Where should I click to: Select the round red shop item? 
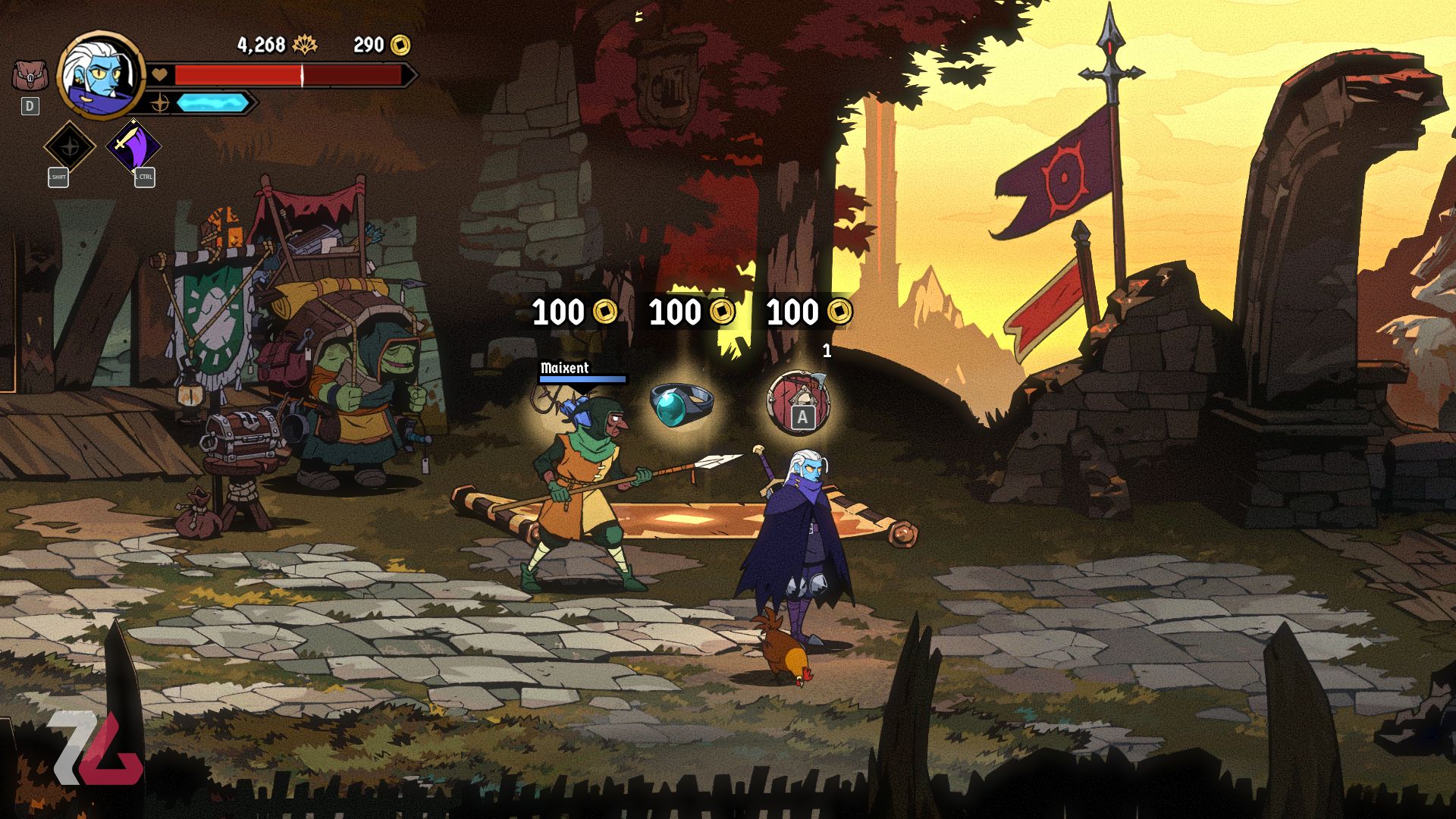(798, 402)
